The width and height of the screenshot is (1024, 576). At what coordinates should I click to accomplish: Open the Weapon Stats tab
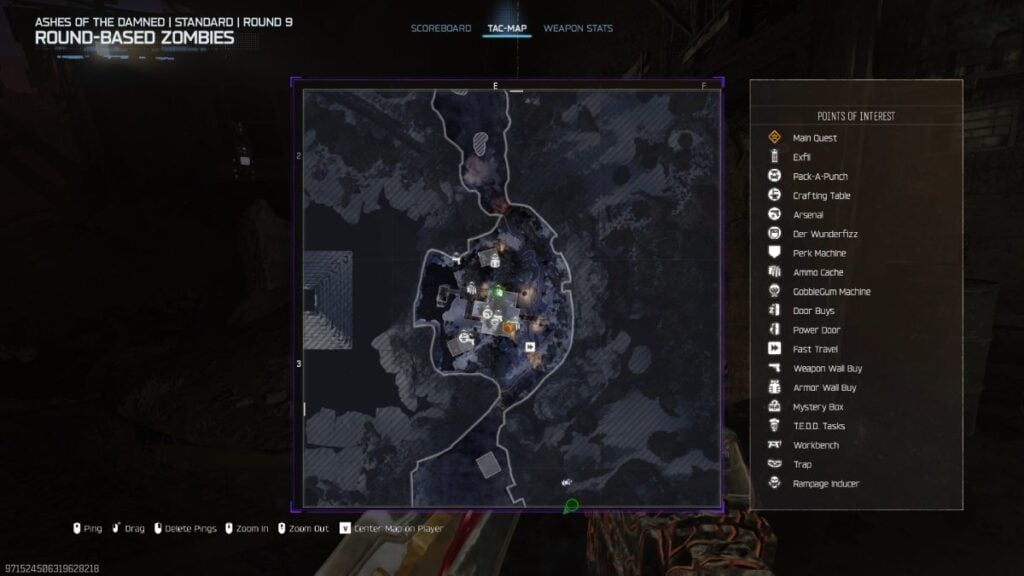pyautogui.click(x=578, y=28)
